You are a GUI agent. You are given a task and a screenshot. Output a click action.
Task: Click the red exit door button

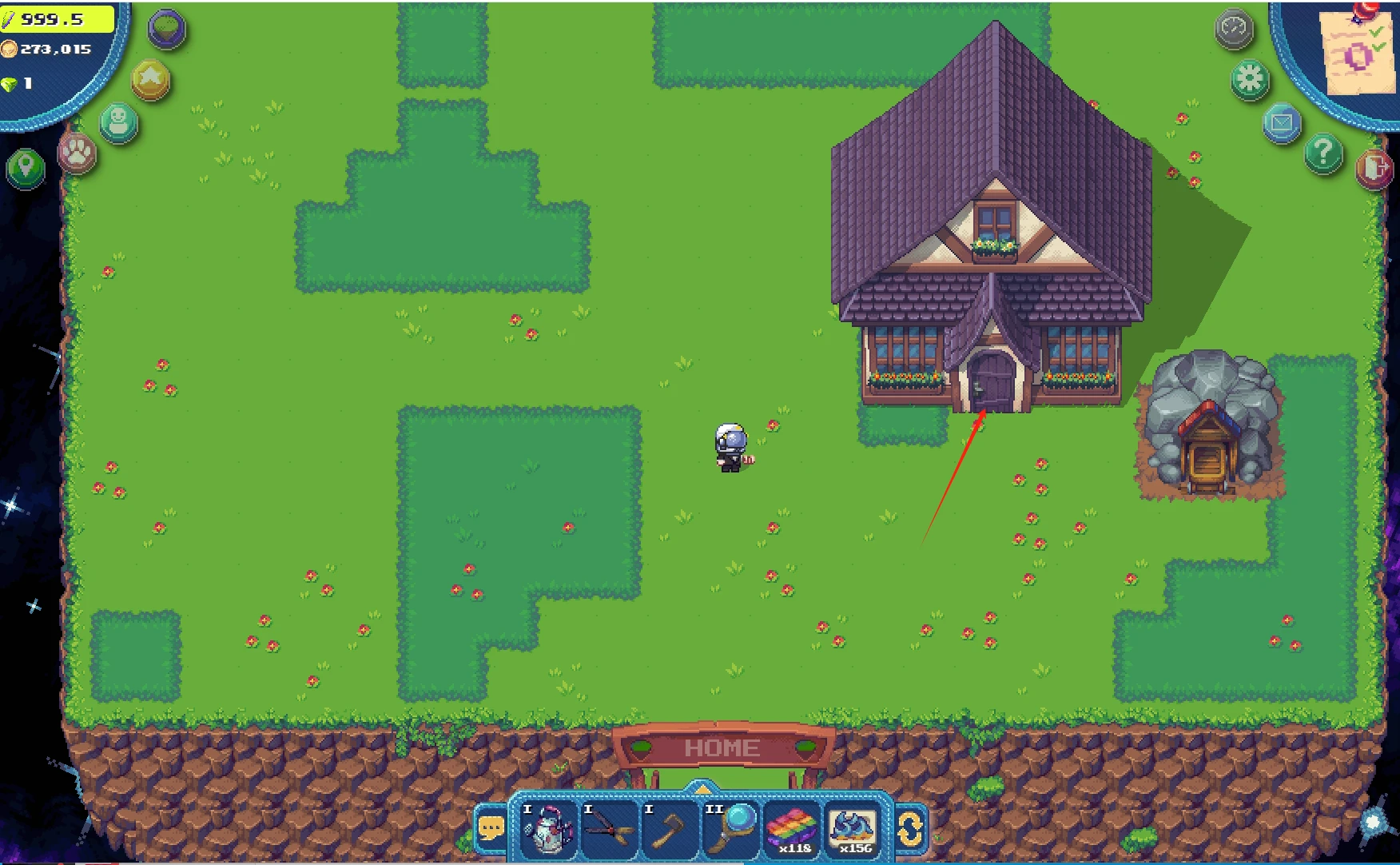pyautogui.click(x=1374, y=169)
